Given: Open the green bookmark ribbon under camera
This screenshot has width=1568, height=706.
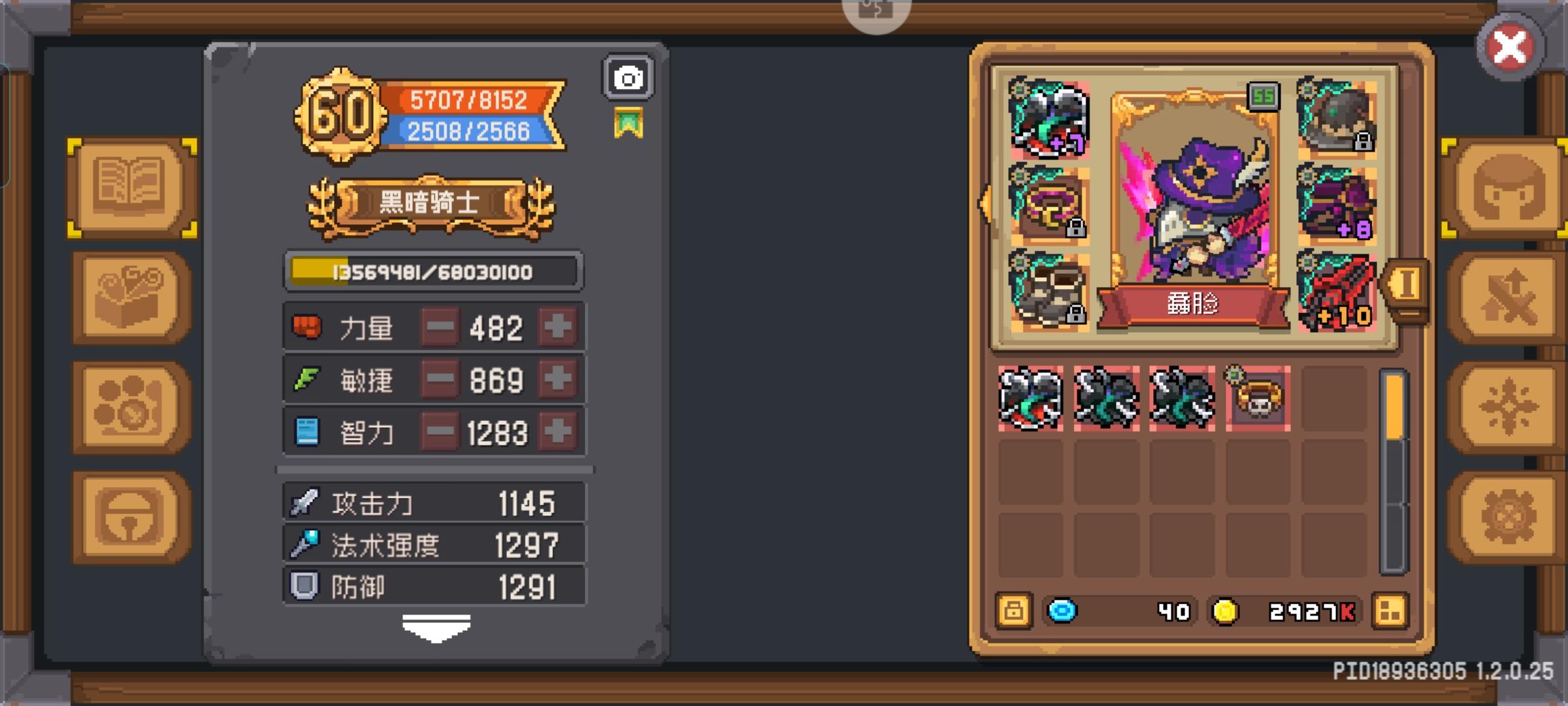Looking at the screenshot, I should click(x=629, y=122).
